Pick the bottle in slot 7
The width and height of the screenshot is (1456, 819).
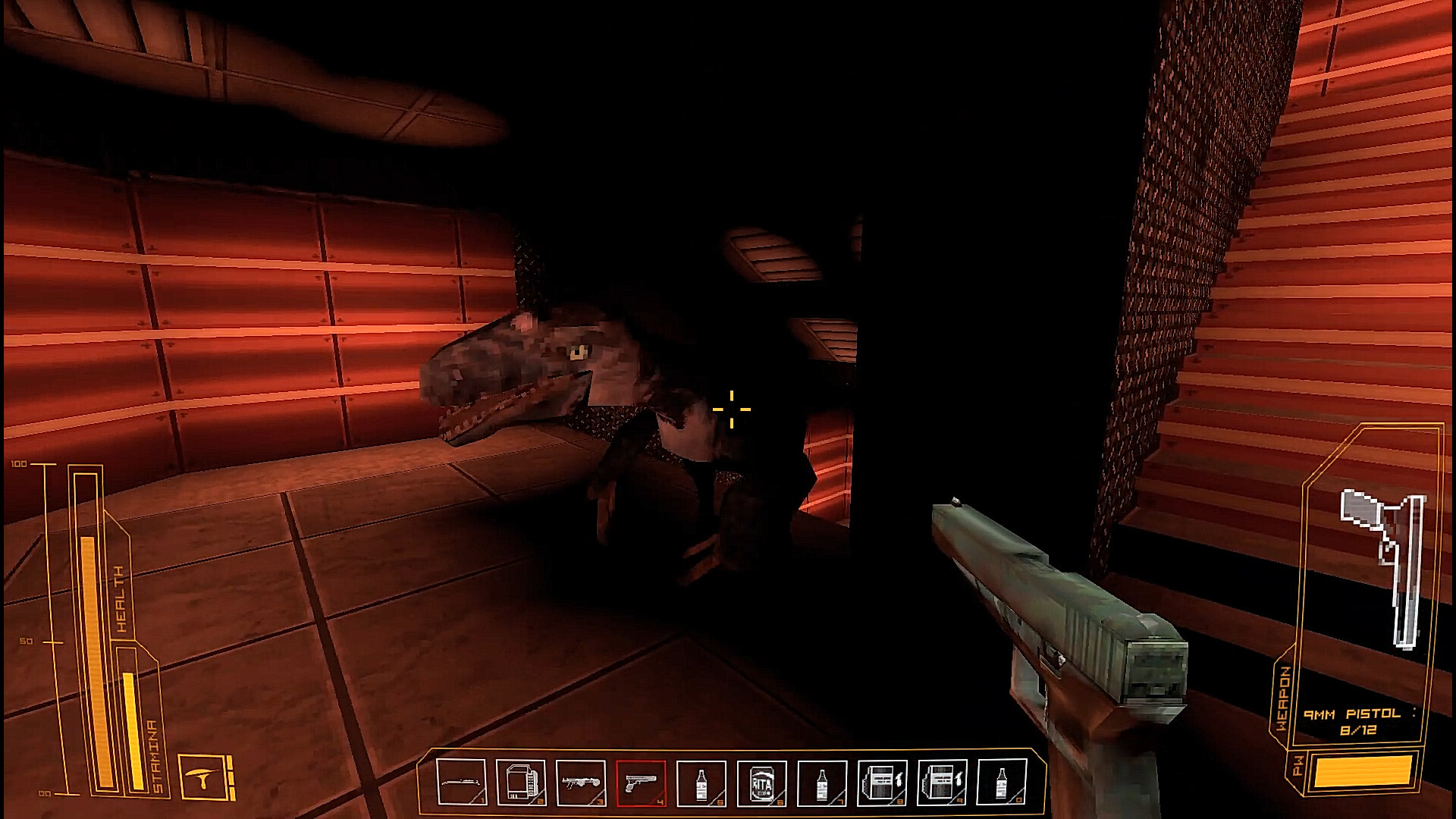822,783
